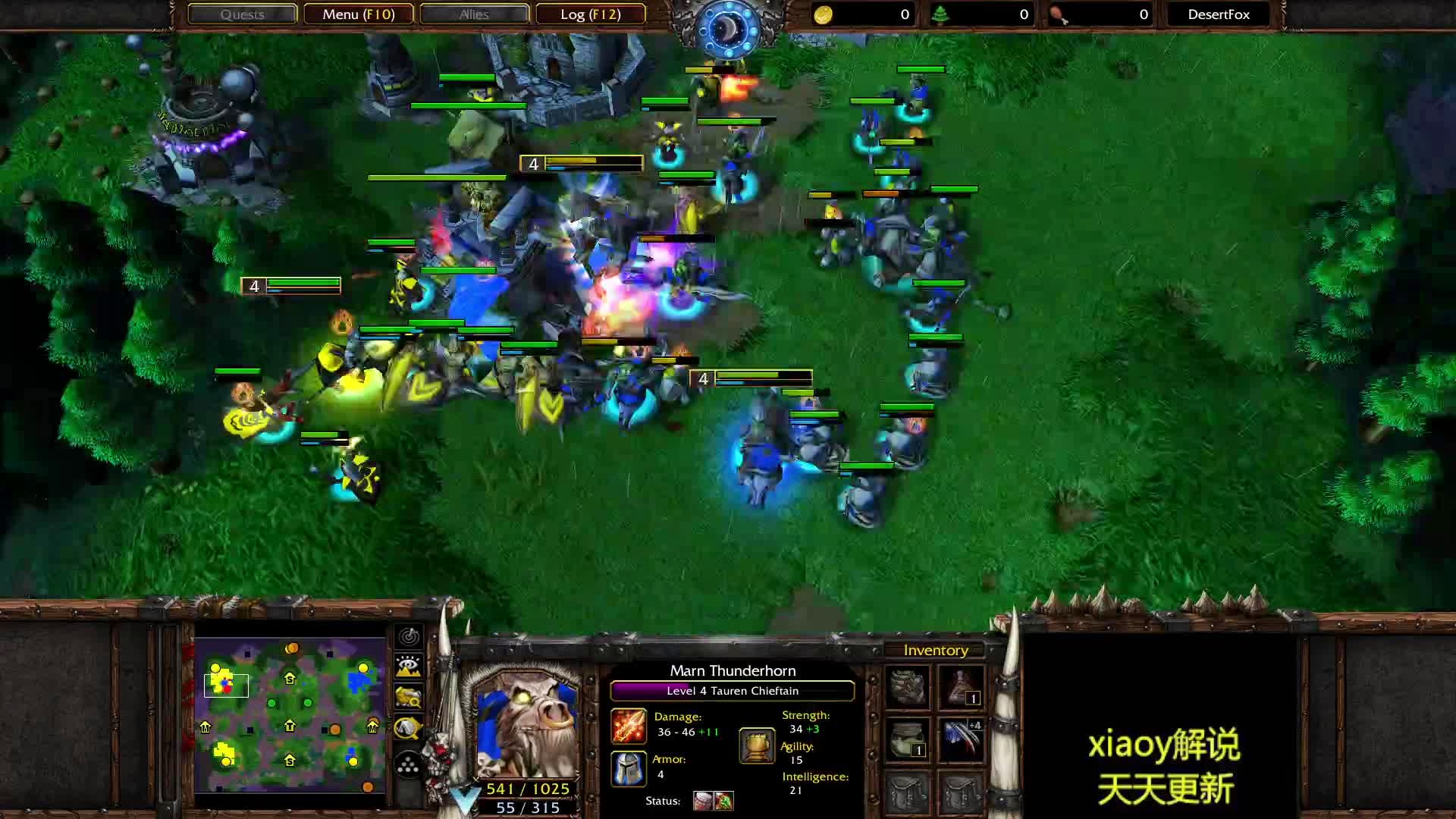The height and width of the screenshot is (819, 1456).
Task: Open the Log (F12) window
Action: [590, 14]
